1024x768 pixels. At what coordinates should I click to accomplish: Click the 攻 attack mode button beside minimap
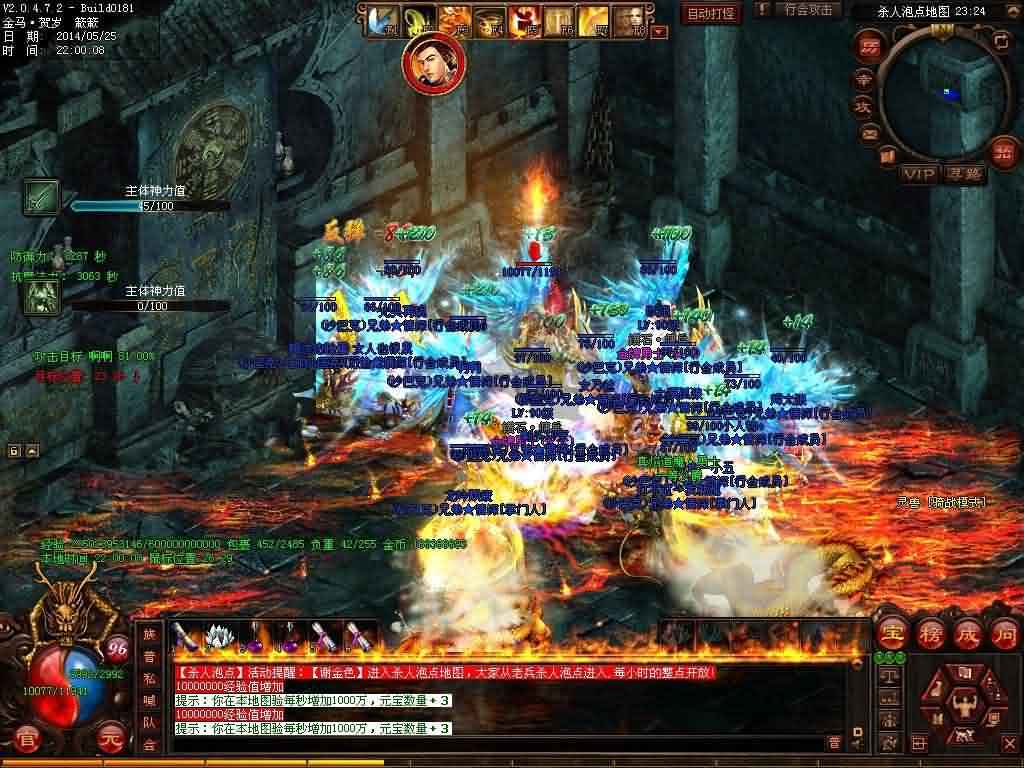tap(861, 106)
